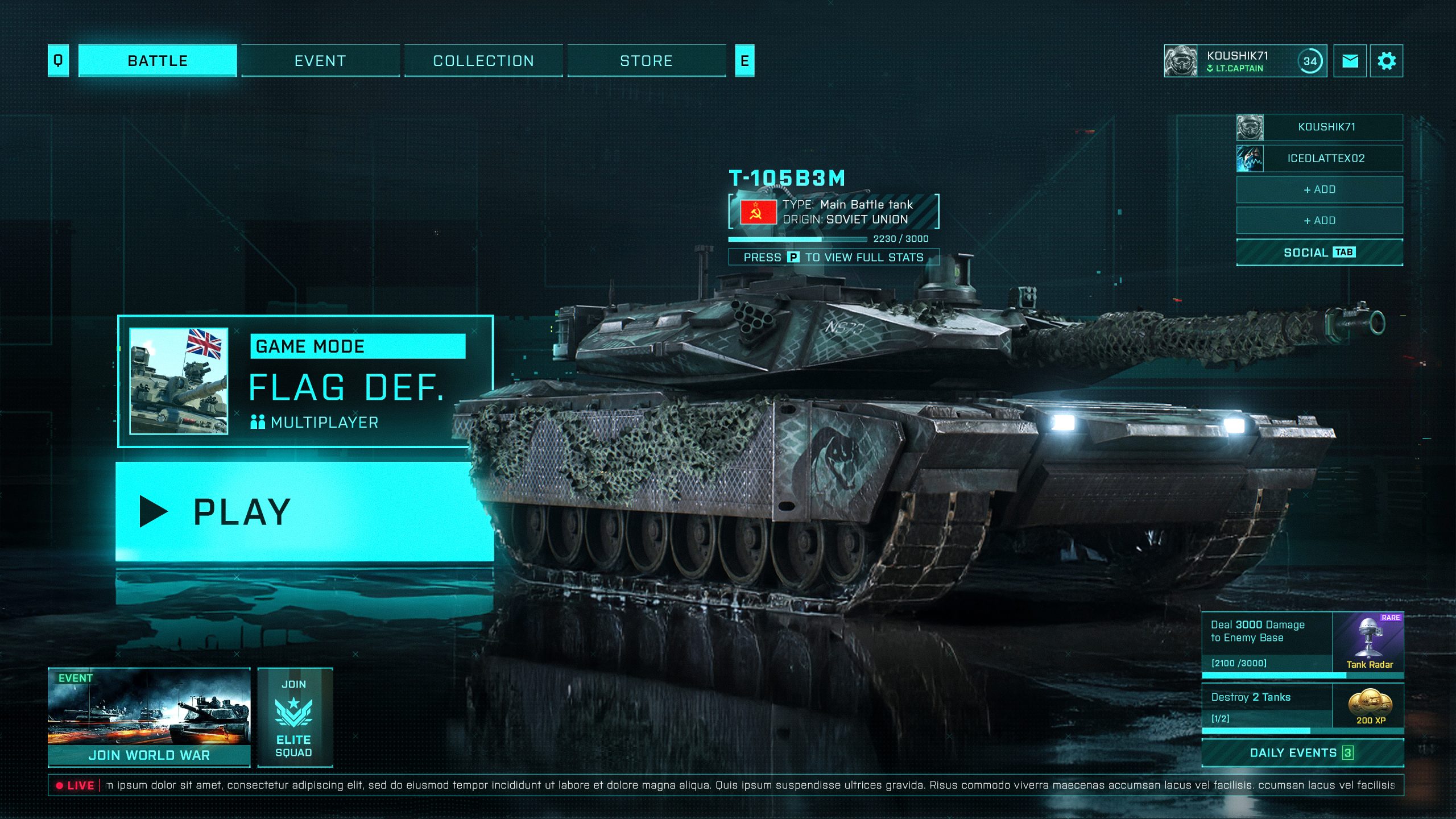Start the match with Play
The image size is (1456, 819).
click(x=304, y=511)
